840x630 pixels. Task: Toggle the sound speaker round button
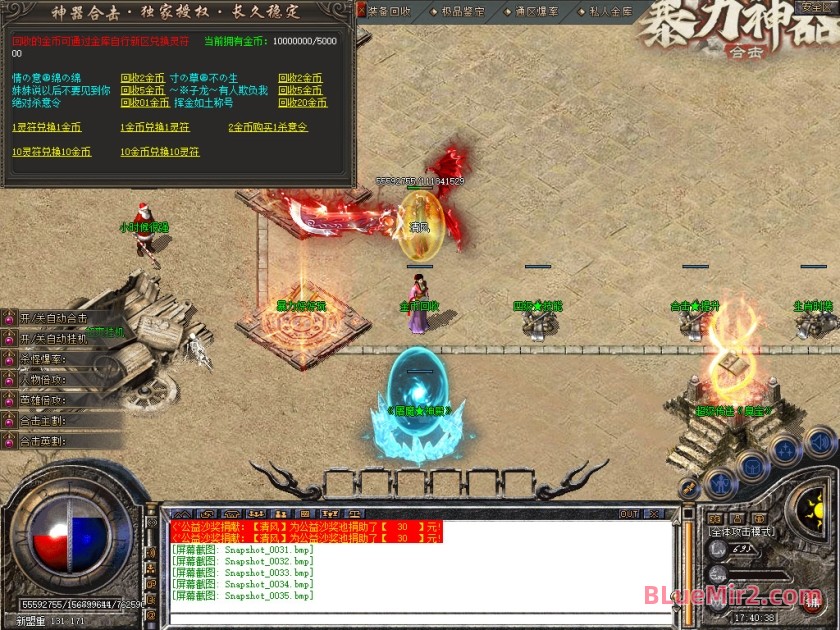click(x=820, y=441)
